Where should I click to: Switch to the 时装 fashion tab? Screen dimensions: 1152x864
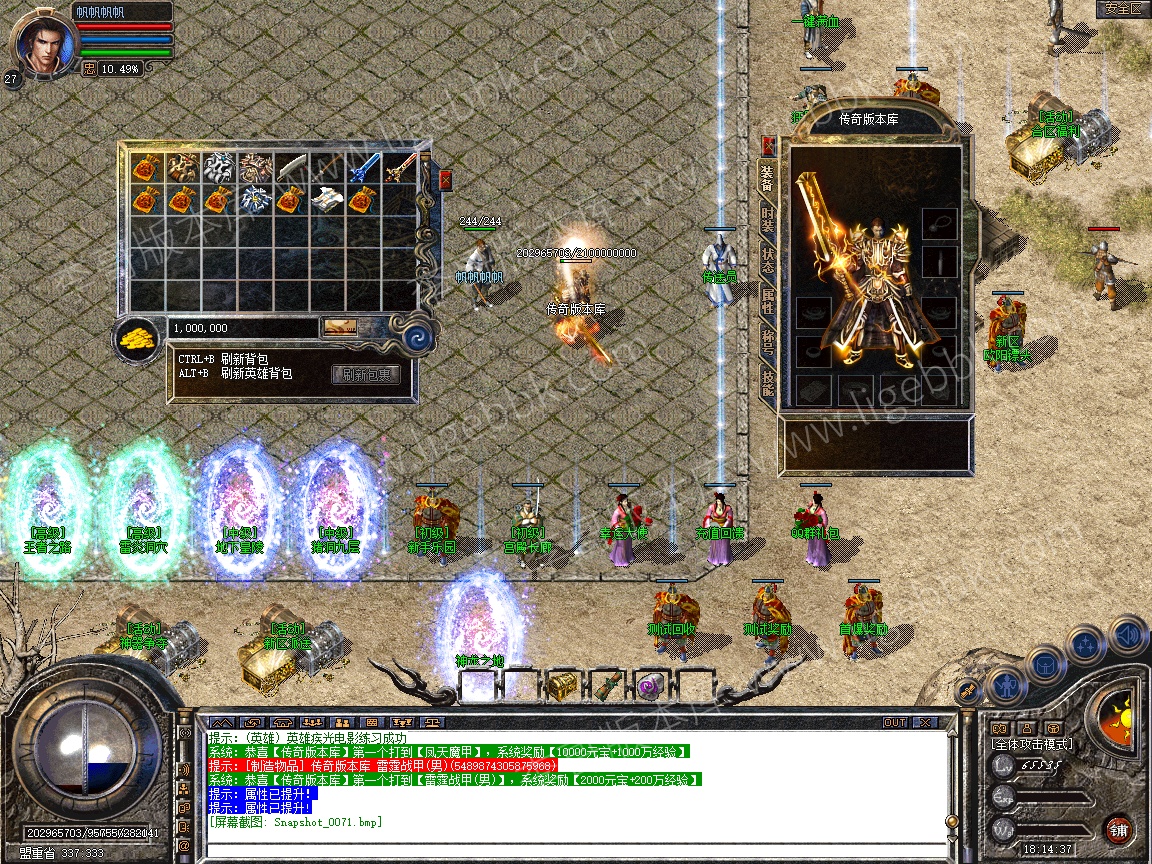pyautogui.click(x=768, y=220)
